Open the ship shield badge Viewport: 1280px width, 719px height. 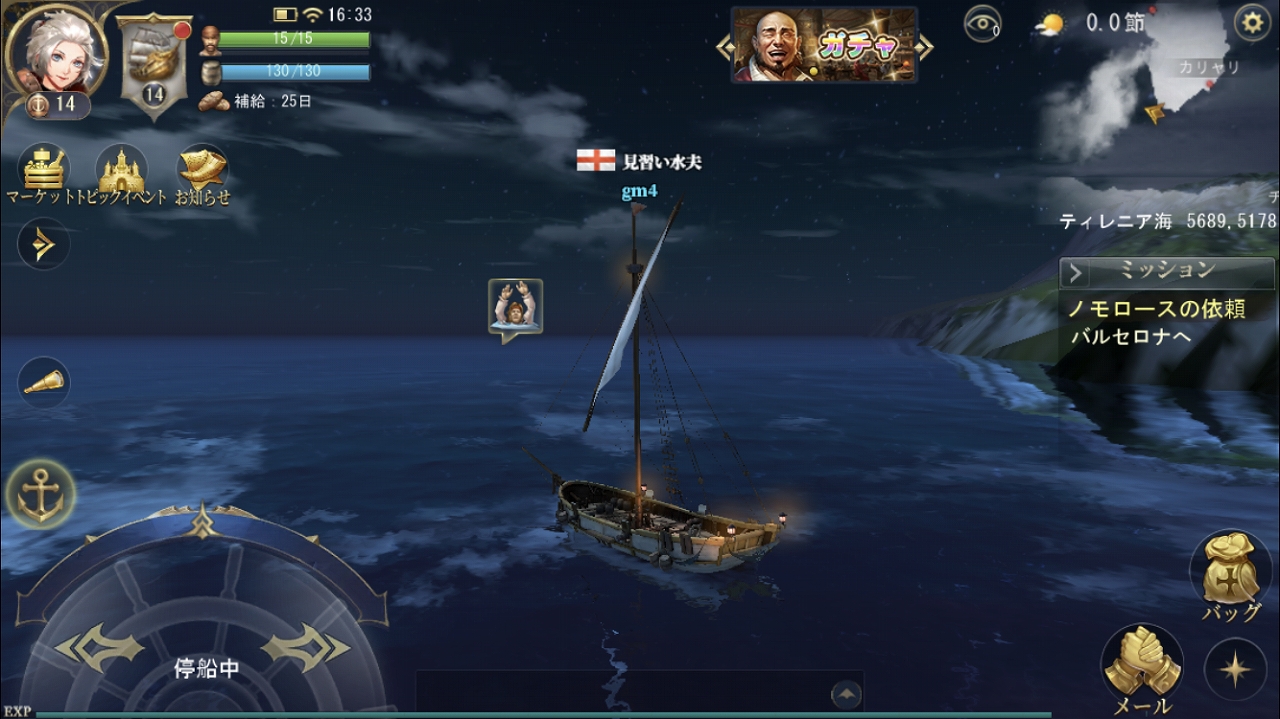tap(153, 60)
